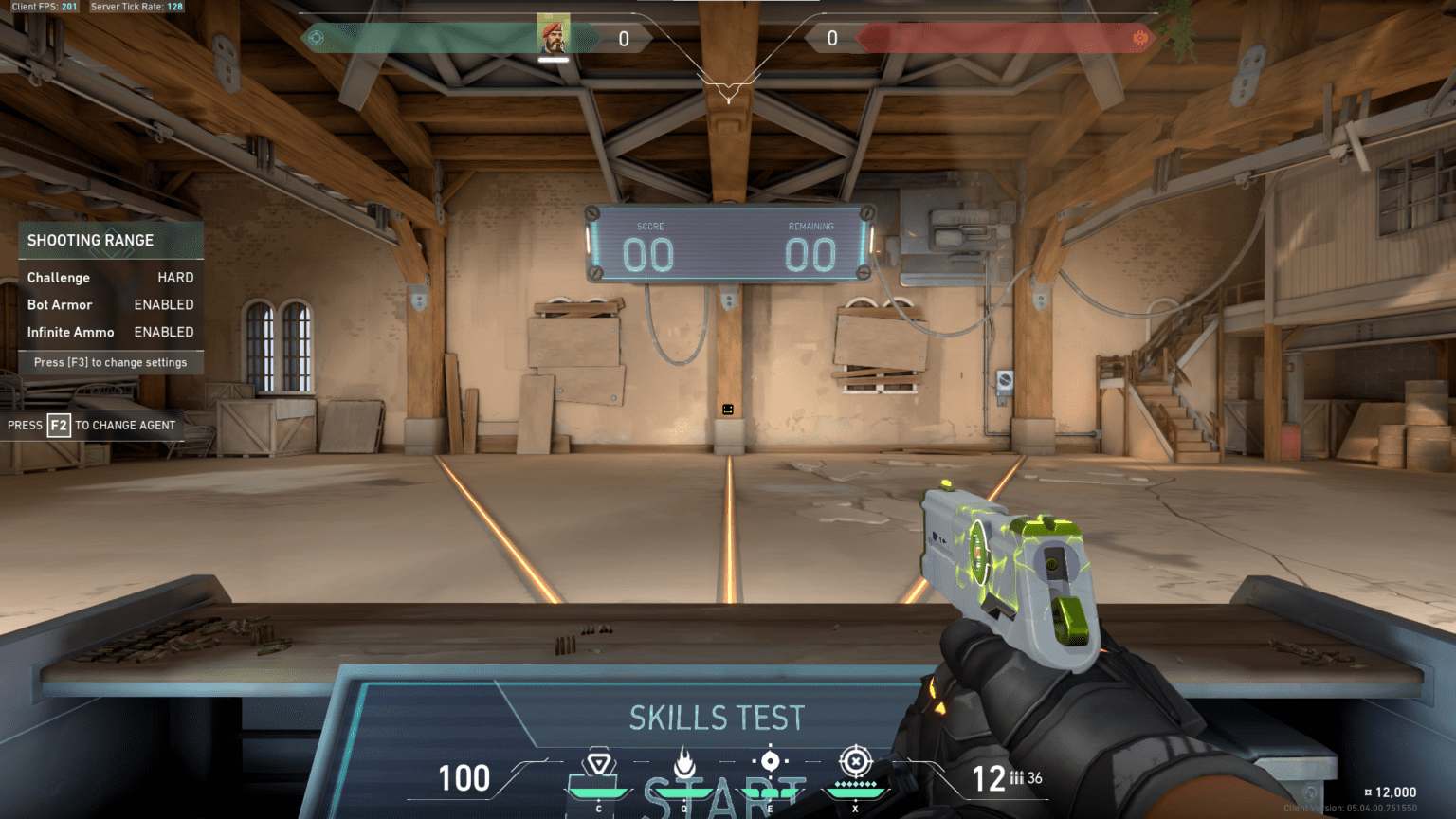This screenshot has width=1456, height=819.
Task: Collapse the SHOOTING RANGE settings panel
Action: click(x=91, y=240)
